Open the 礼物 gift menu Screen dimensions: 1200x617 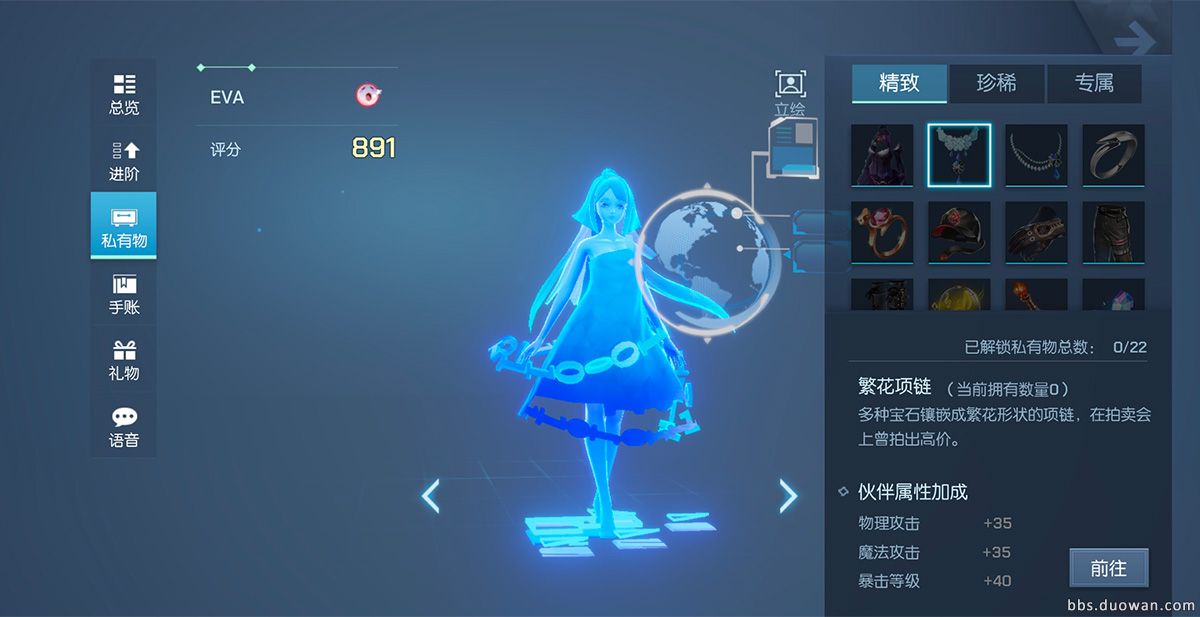click(x=124, y=360)
